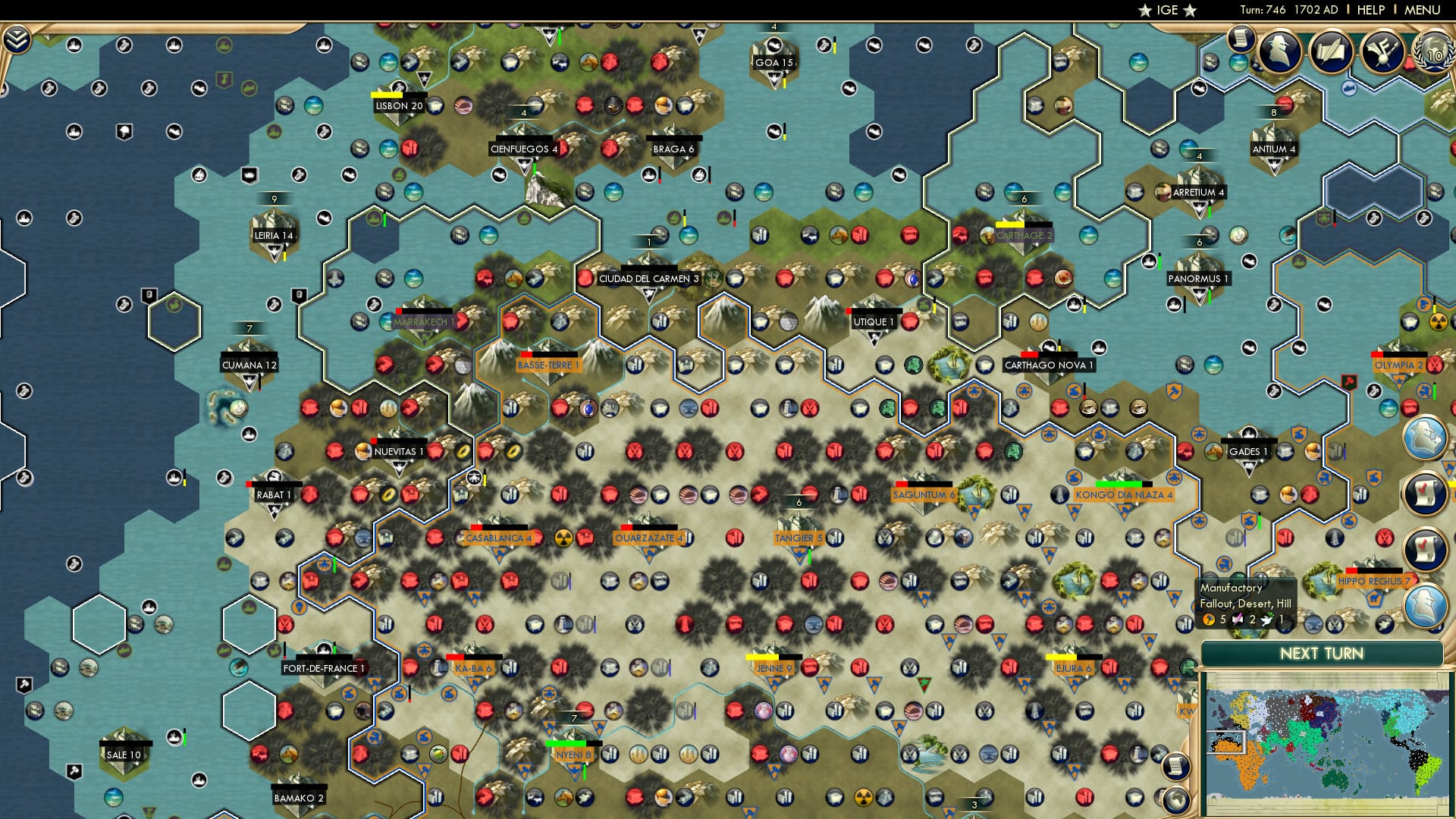Open the first declaration notification scroll
The width and height of the screenshot is (1456, 819).
coord(1423,491)
